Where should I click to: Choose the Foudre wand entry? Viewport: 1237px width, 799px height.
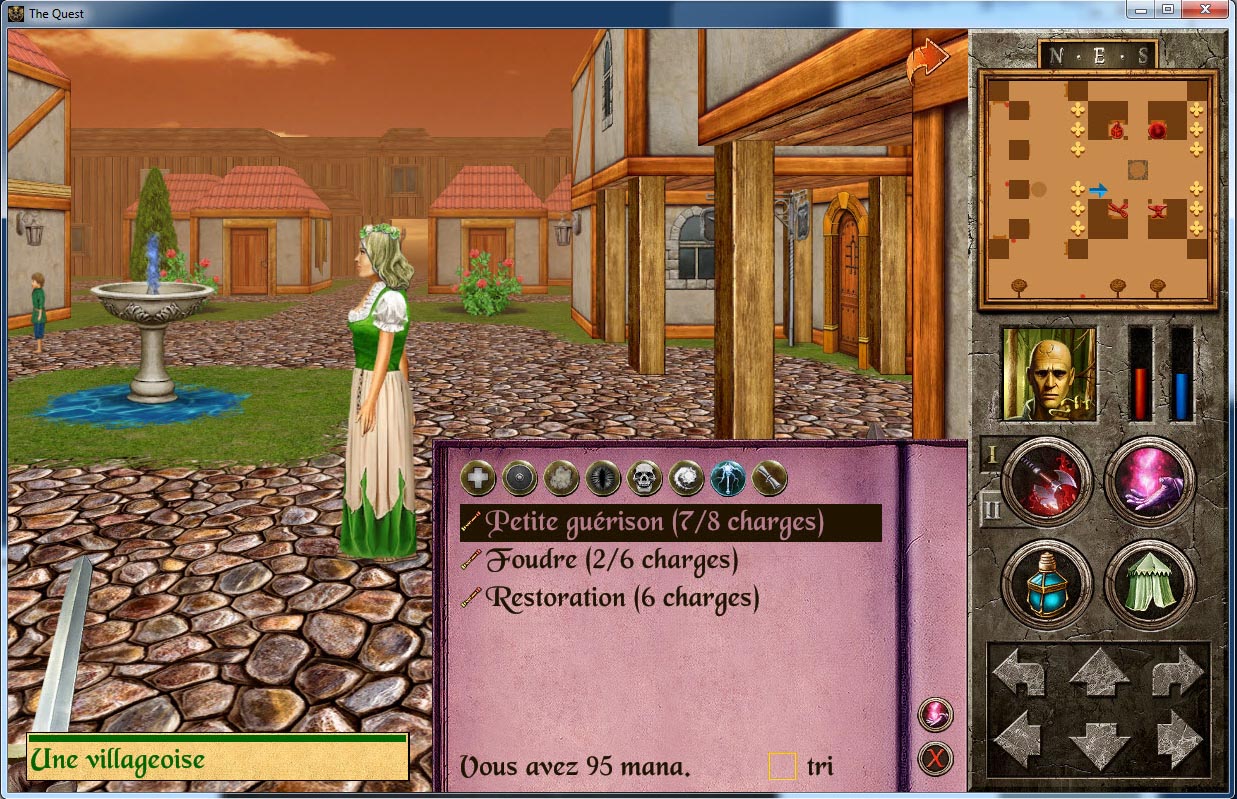(612, 561)
